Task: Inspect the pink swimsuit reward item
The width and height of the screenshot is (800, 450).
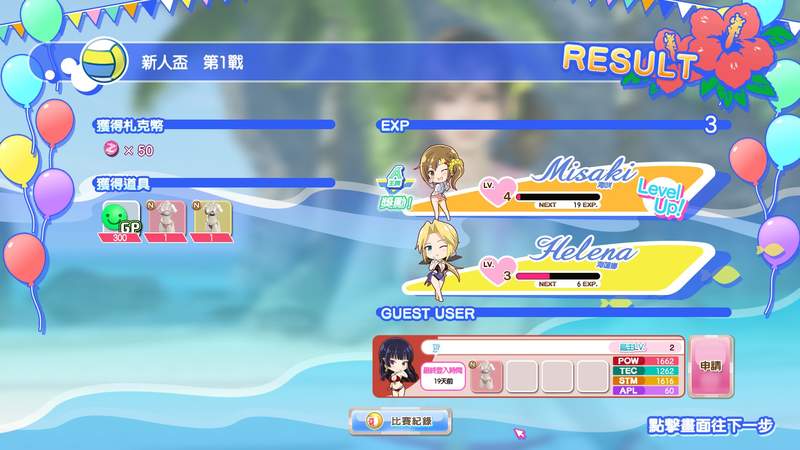Action: (x=167, y=221)
